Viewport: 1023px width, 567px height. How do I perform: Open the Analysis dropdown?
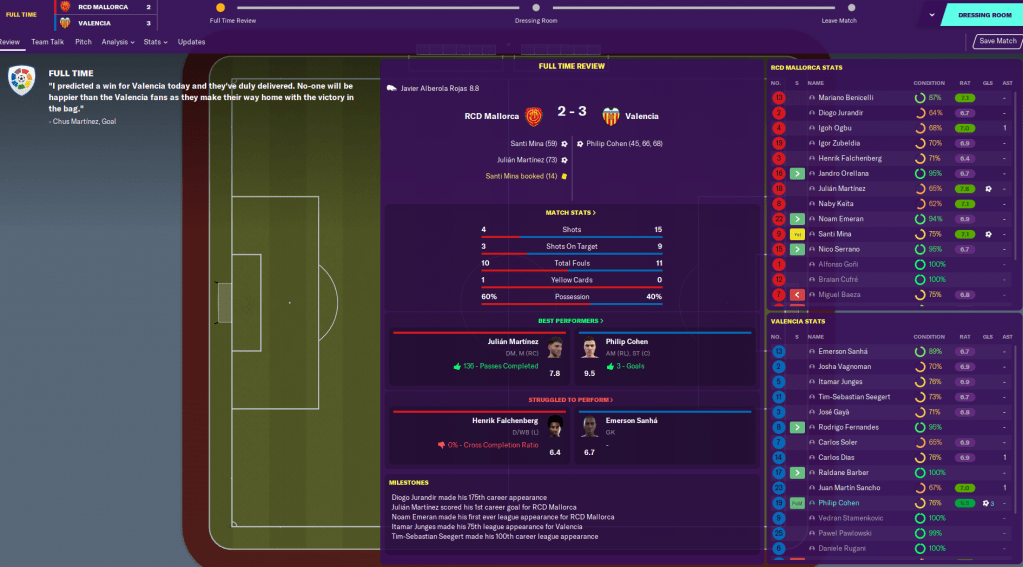(117, 42)
